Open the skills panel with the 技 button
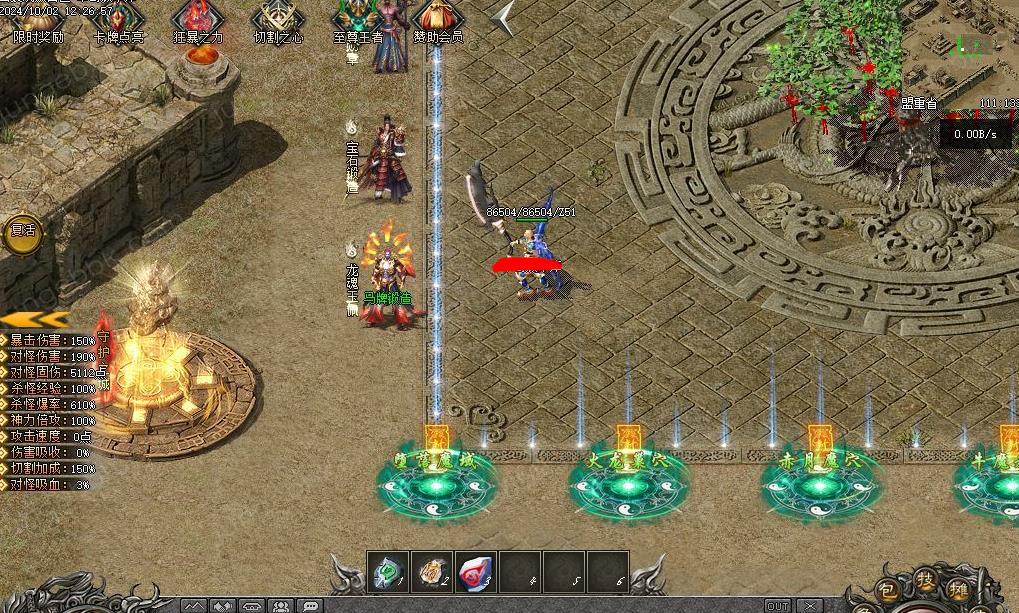The height and width of the screenshot is (613, 1019). click(926, 582)
